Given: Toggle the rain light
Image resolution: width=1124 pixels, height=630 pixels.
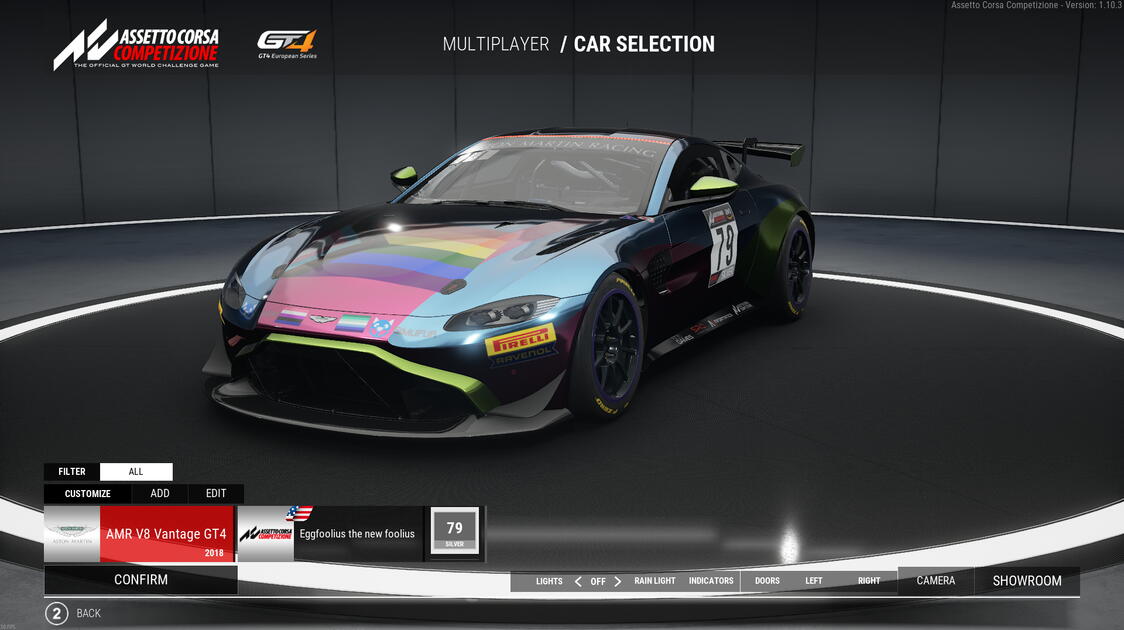Looking at the screenshot, I should 655,581.
